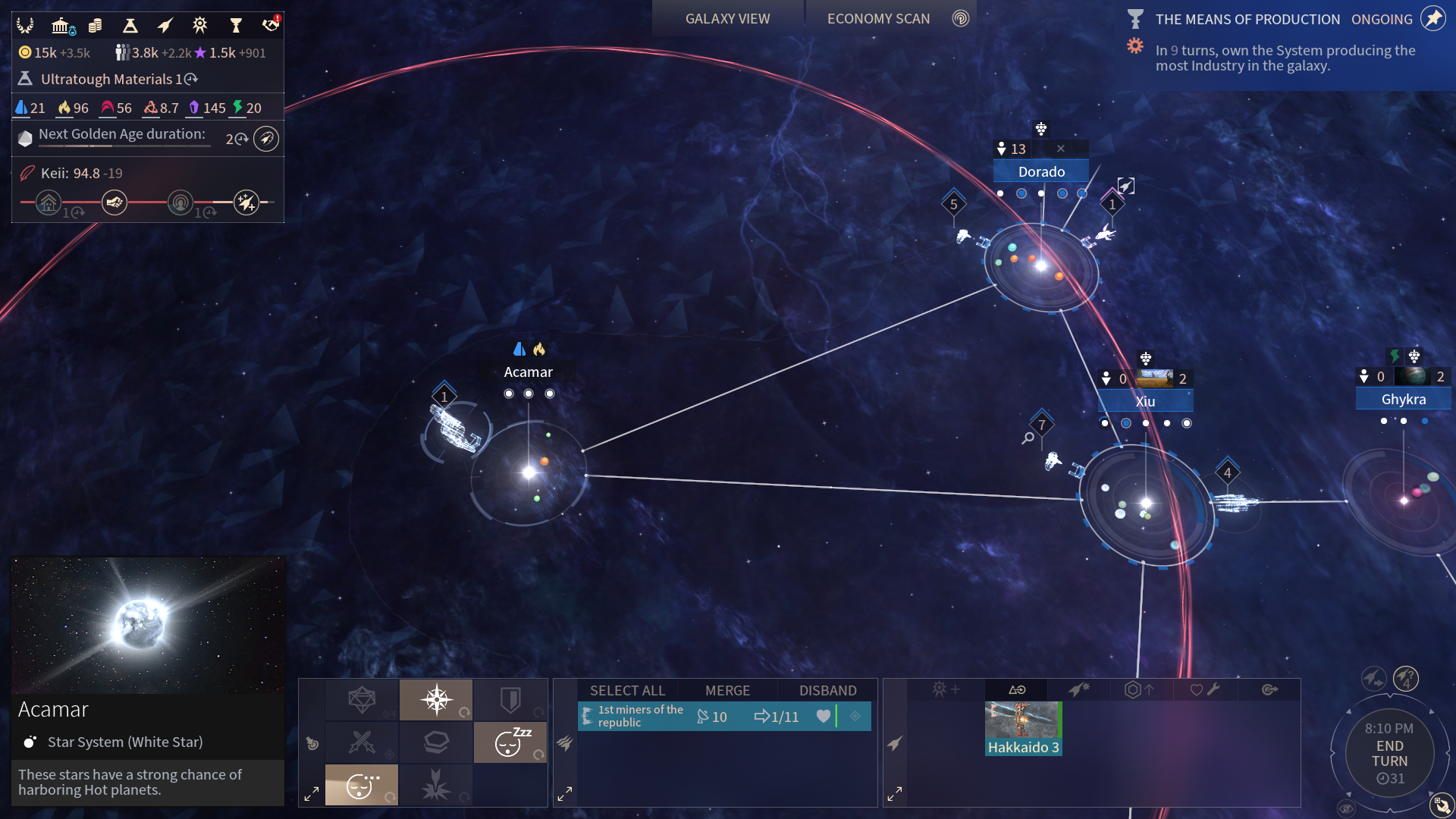The height and width of the screenshot is (819, 1456).
Task: Disband the selected fleet
Action: (x=827, y=691)
